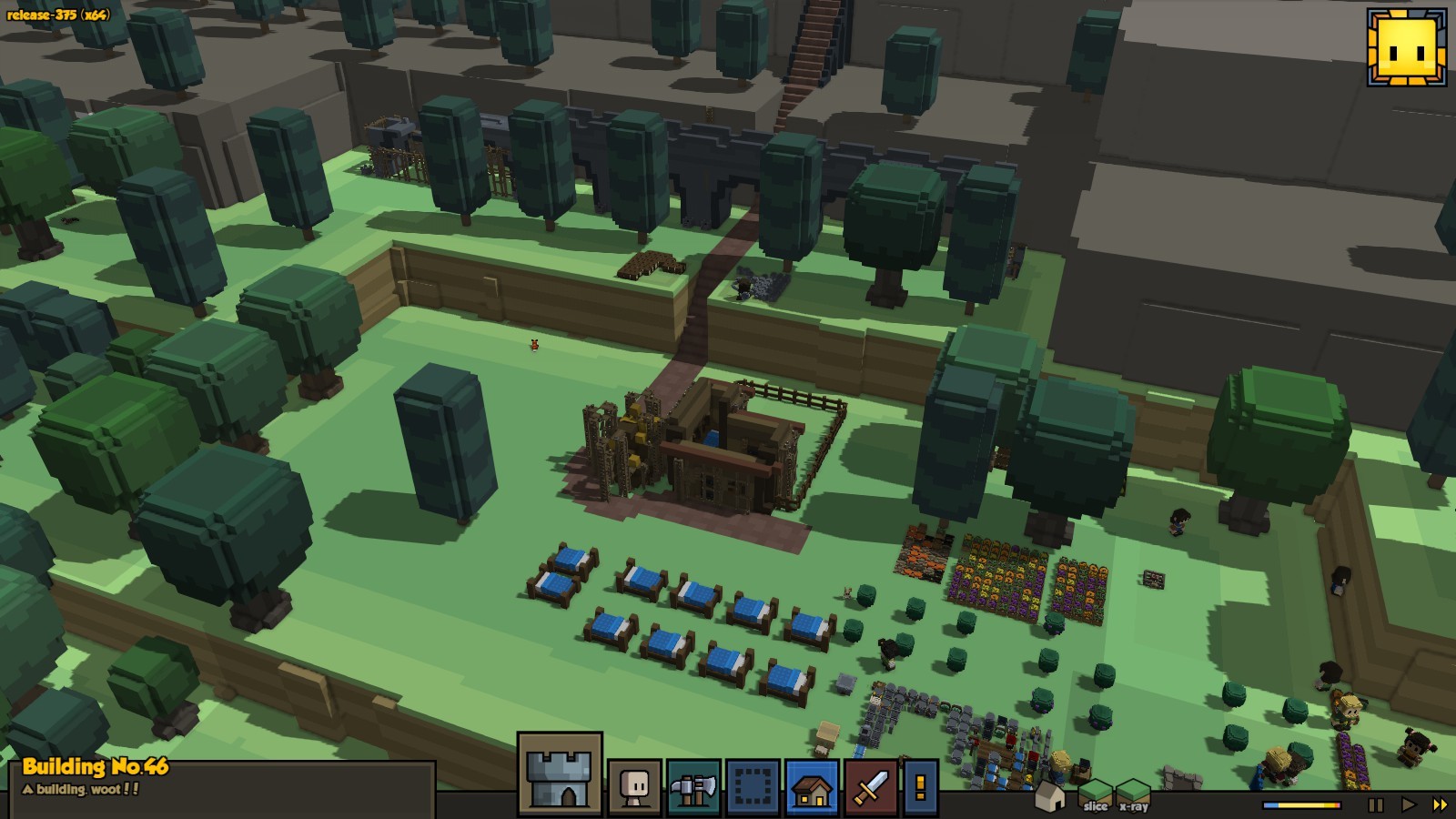Click the yellow square face menu icon
The width and height of the screenshot is (1456, 819).
[x=1406, y=47]
